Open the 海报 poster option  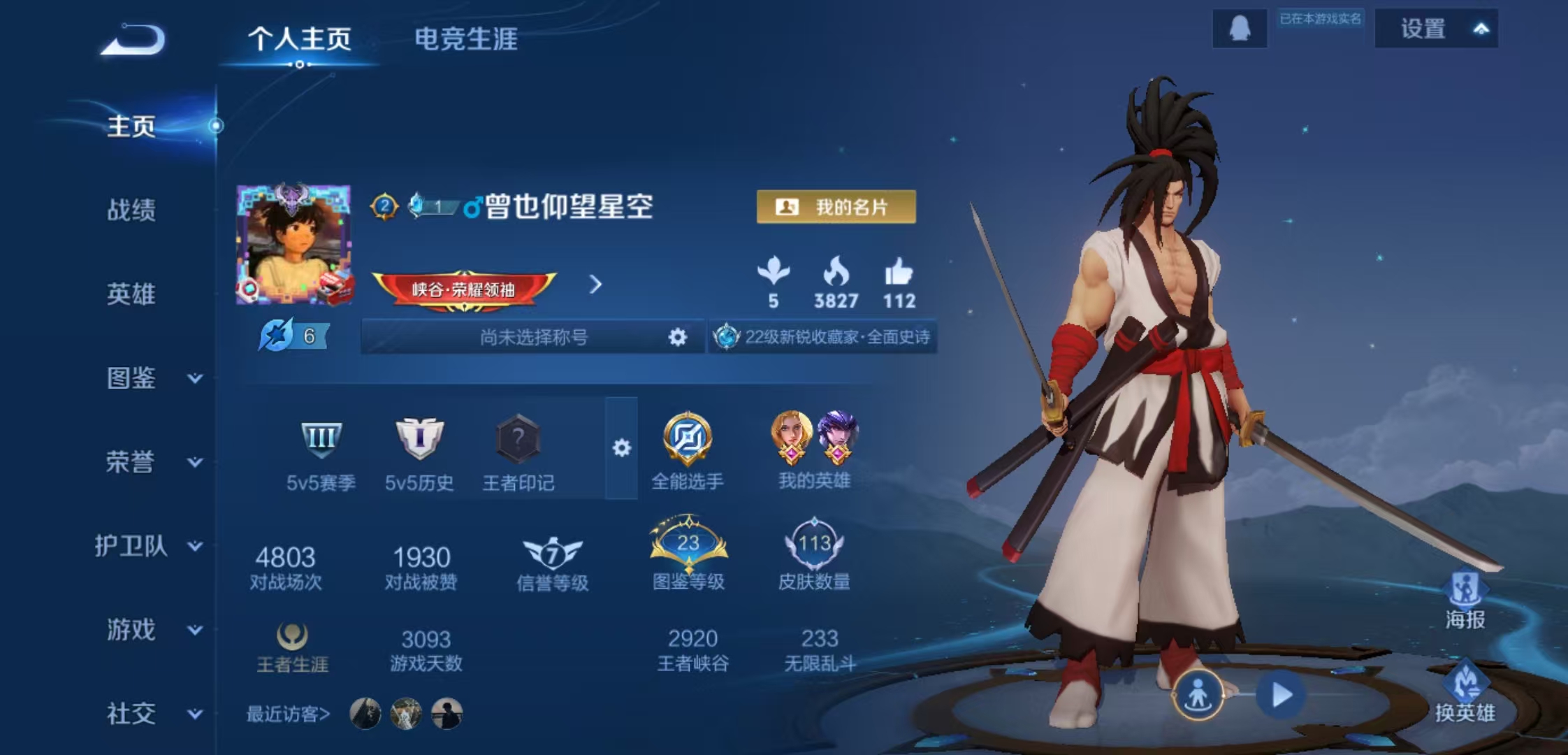tap(1465, 601)
